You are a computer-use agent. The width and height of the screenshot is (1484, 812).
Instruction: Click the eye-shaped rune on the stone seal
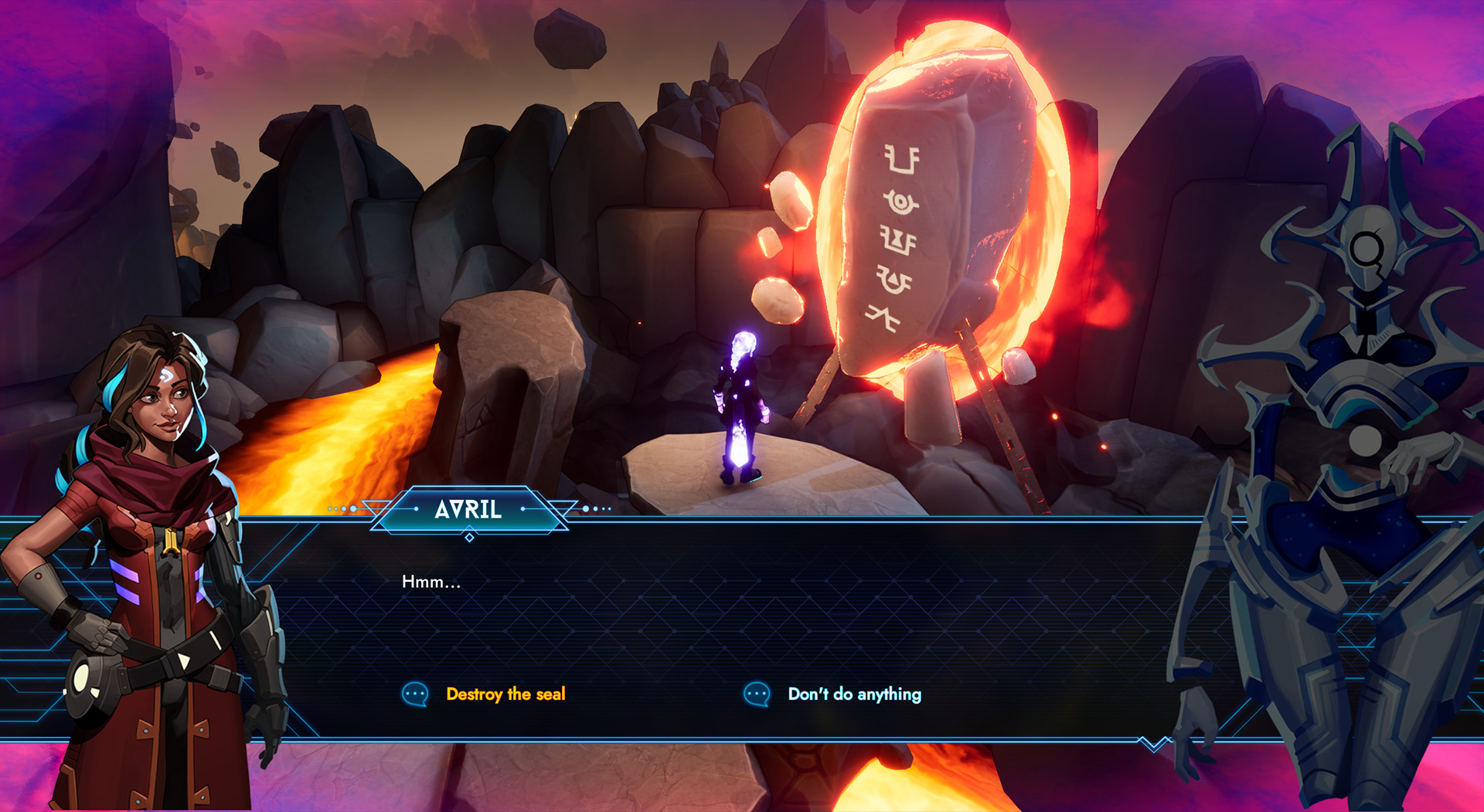900,203
